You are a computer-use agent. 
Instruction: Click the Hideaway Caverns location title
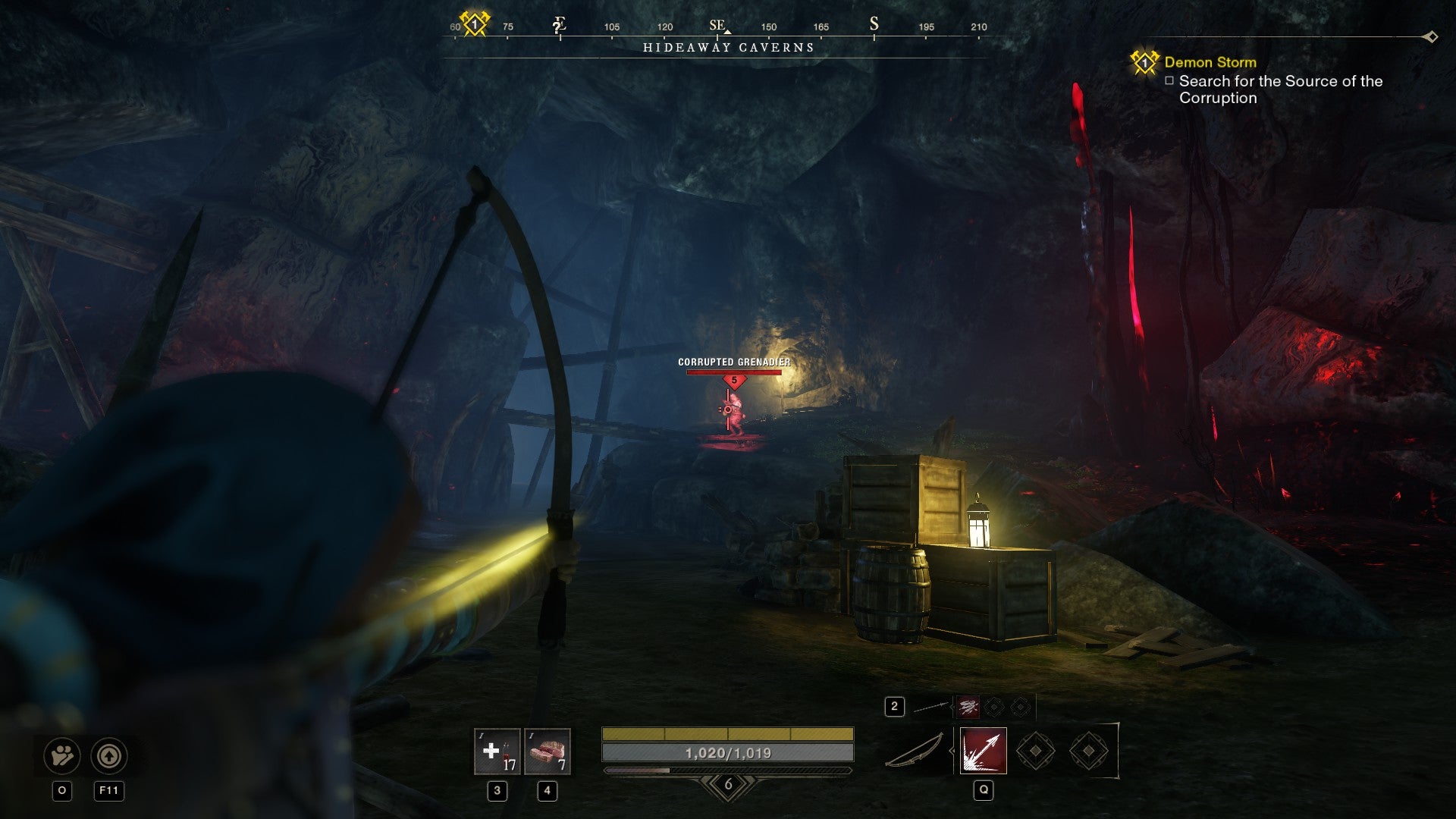click(727, 47)
